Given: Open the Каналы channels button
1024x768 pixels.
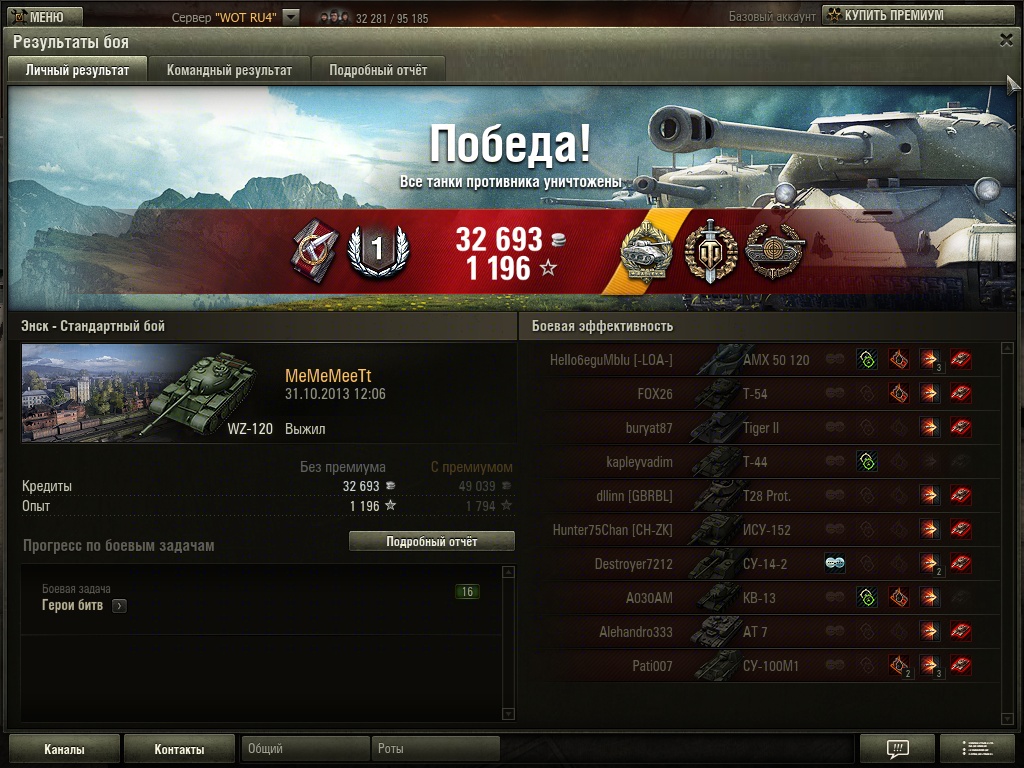Looking at the screenshot, I should pos(64,749).
